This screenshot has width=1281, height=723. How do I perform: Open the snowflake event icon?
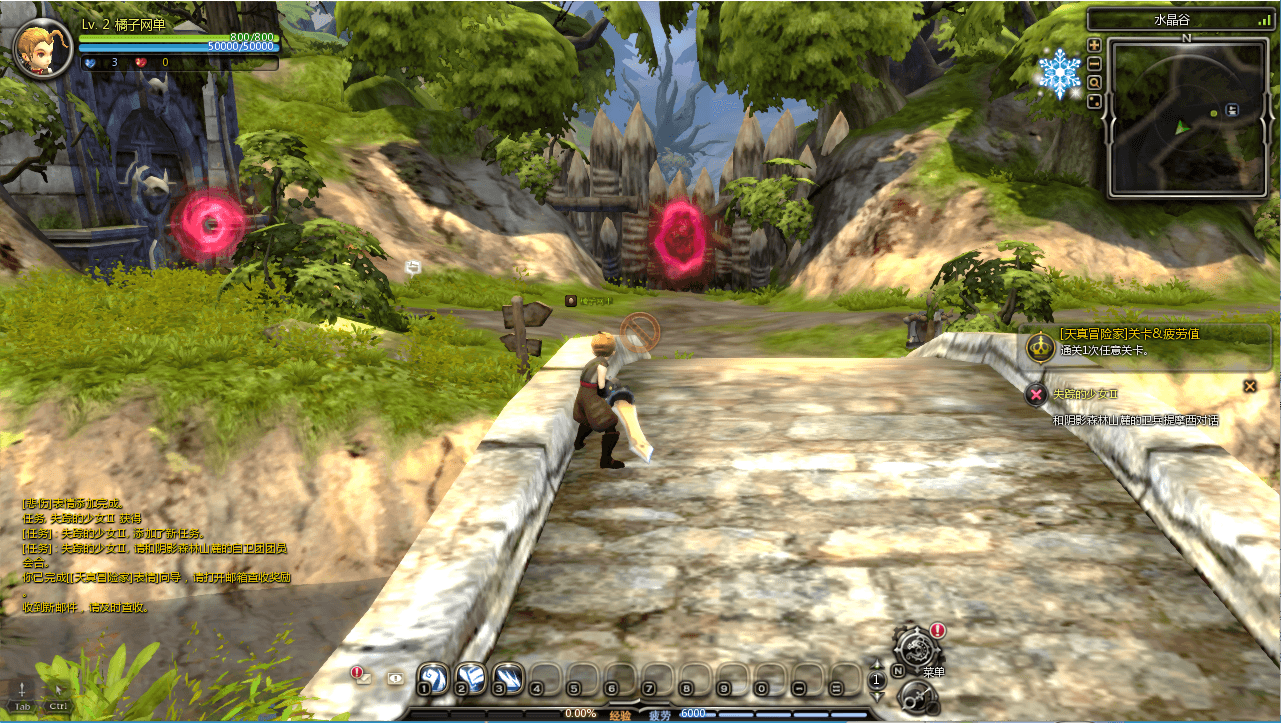(1059, 74)
